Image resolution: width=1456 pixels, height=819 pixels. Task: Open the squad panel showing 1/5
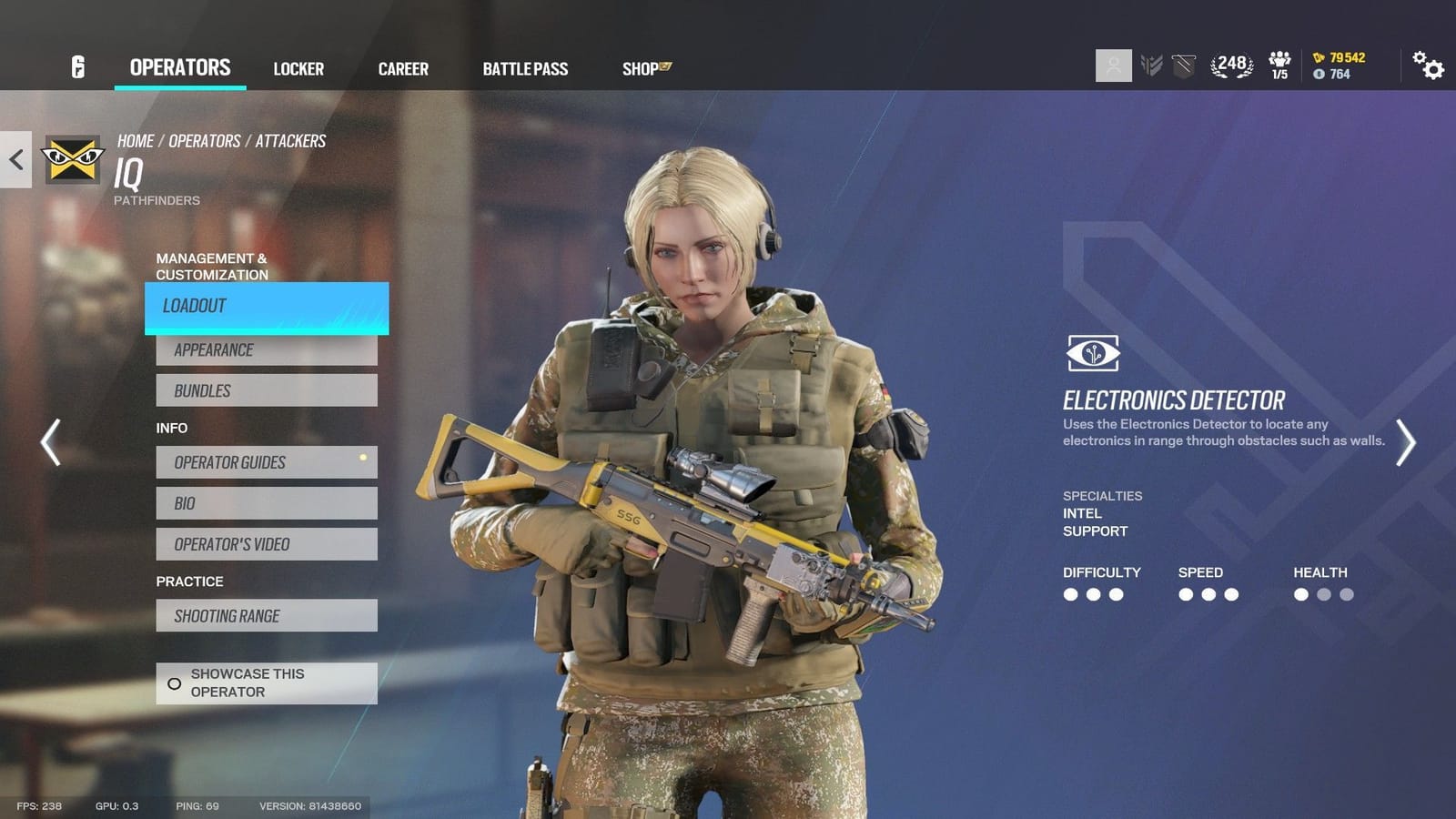[x=1280, y=65]
